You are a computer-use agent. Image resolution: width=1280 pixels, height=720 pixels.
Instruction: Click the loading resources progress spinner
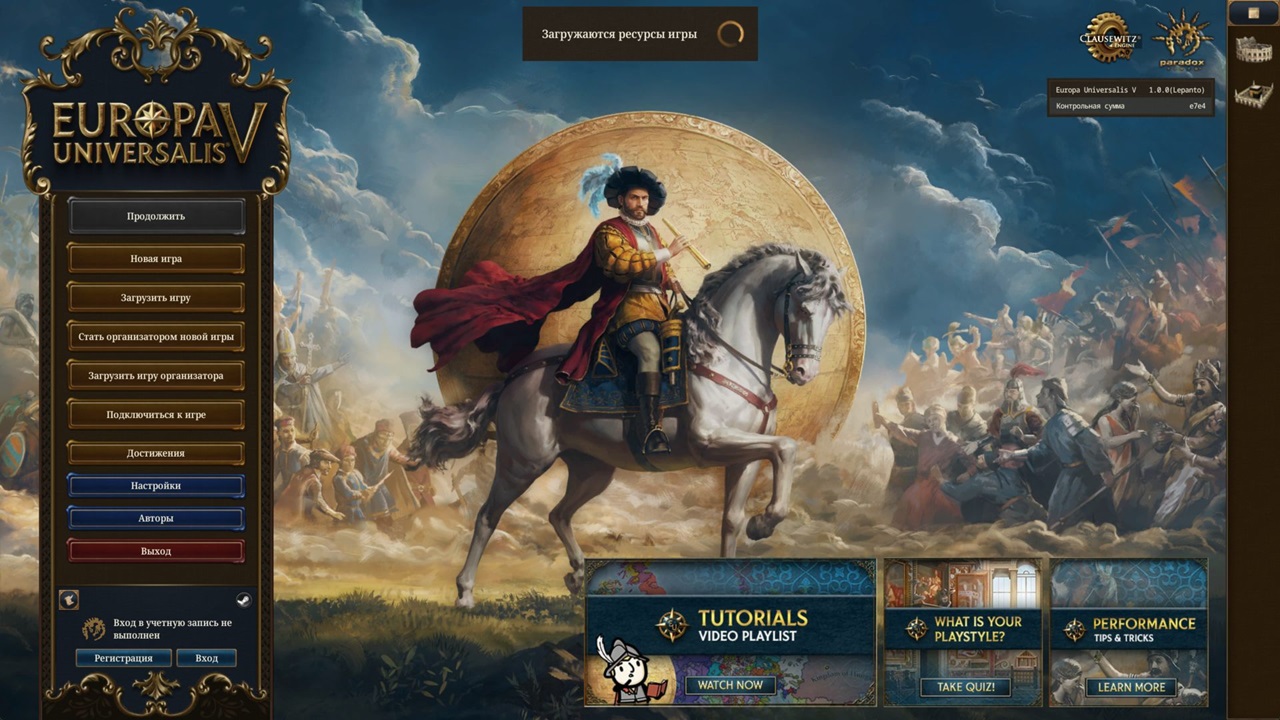click(733, 33)
